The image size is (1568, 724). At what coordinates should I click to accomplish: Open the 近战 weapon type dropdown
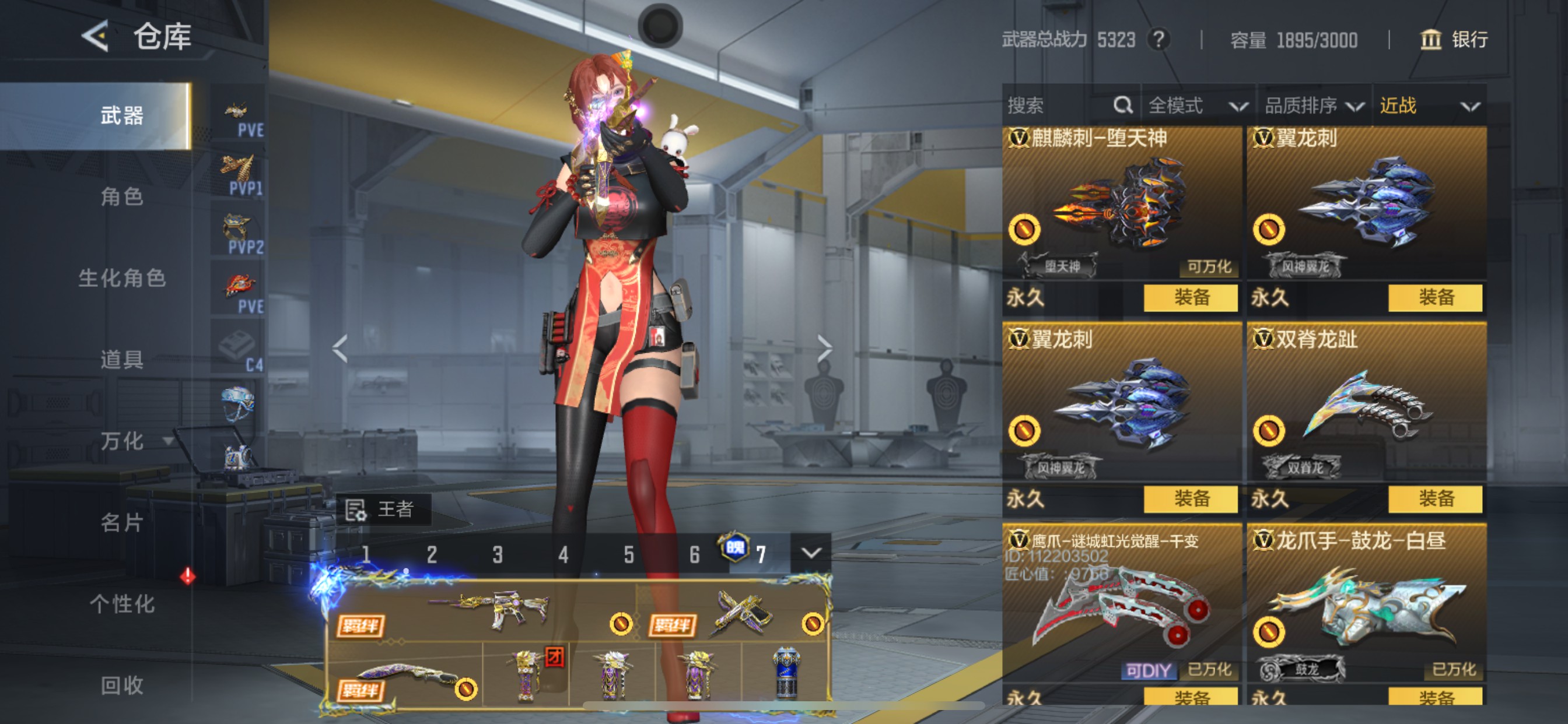pyautogui.click(x=1429, y=106)
